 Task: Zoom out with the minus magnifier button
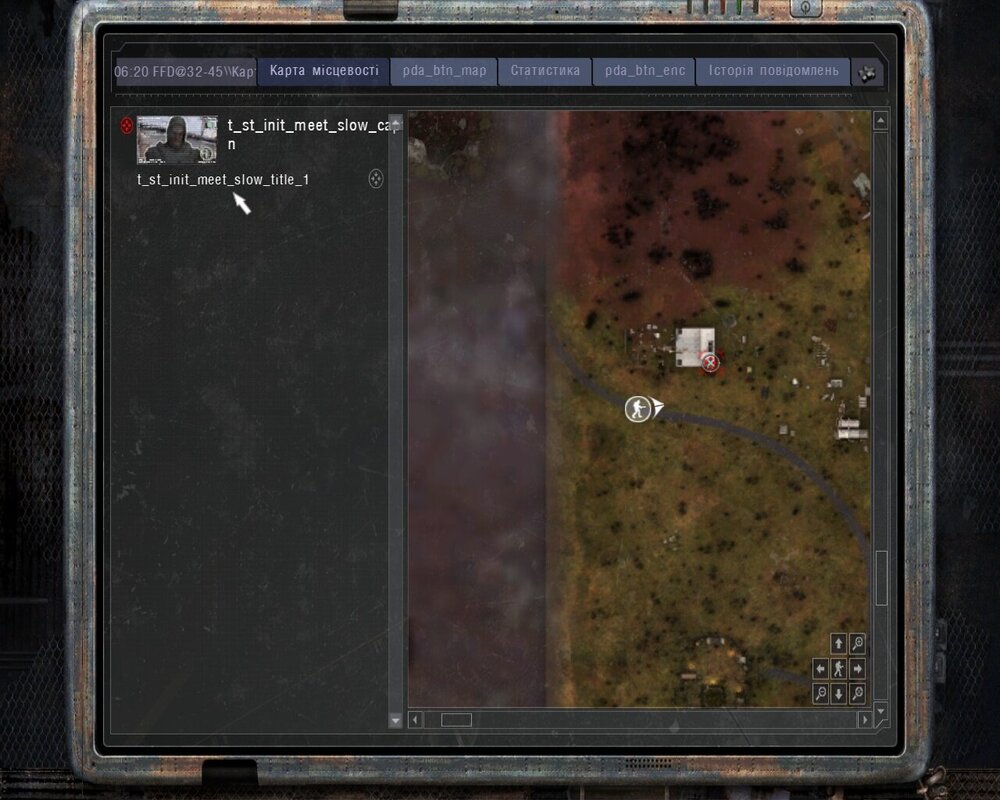tap(821, 693)
